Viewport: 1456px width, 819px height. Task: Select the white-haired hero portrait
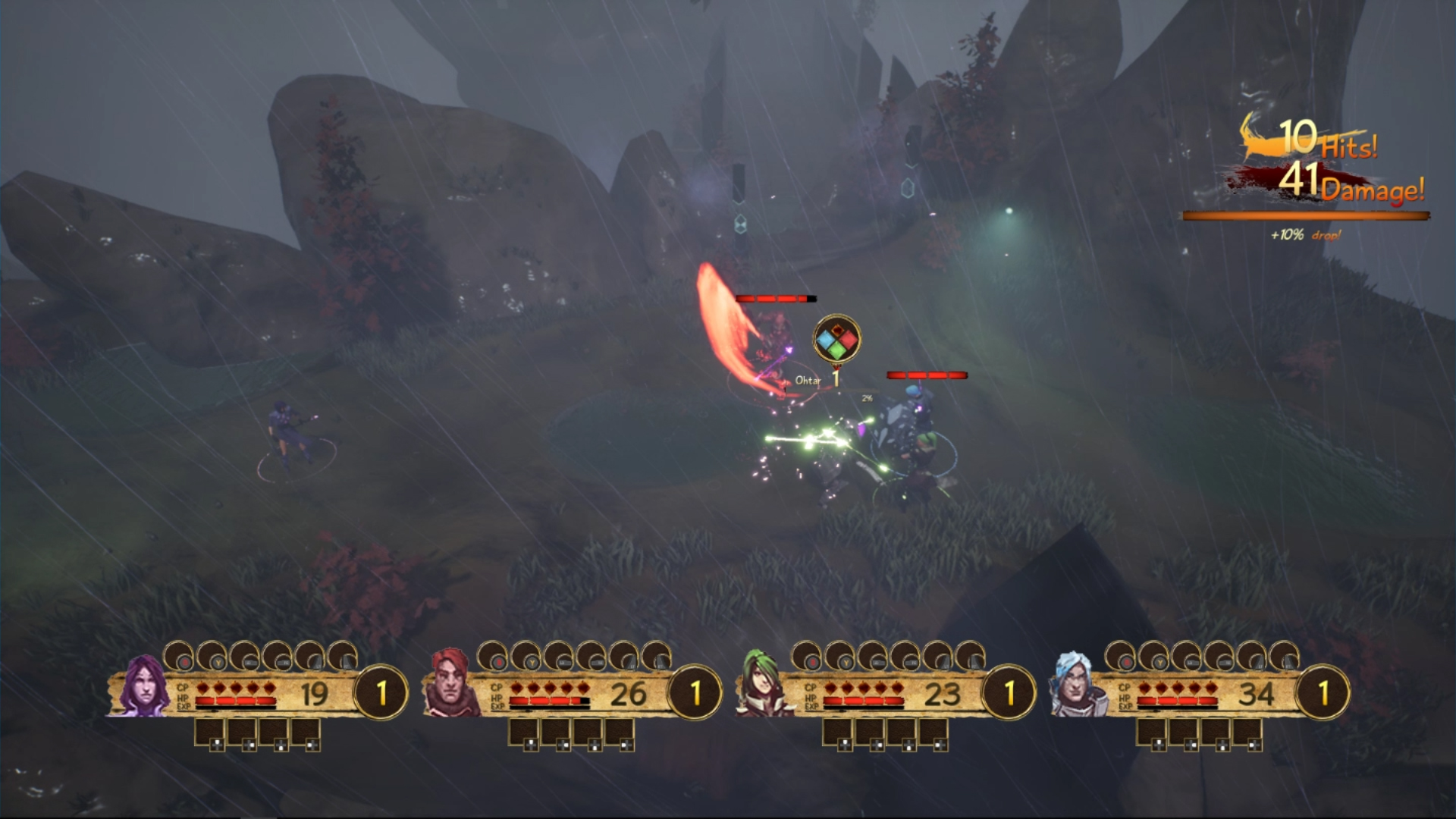tap(1078, 687)
